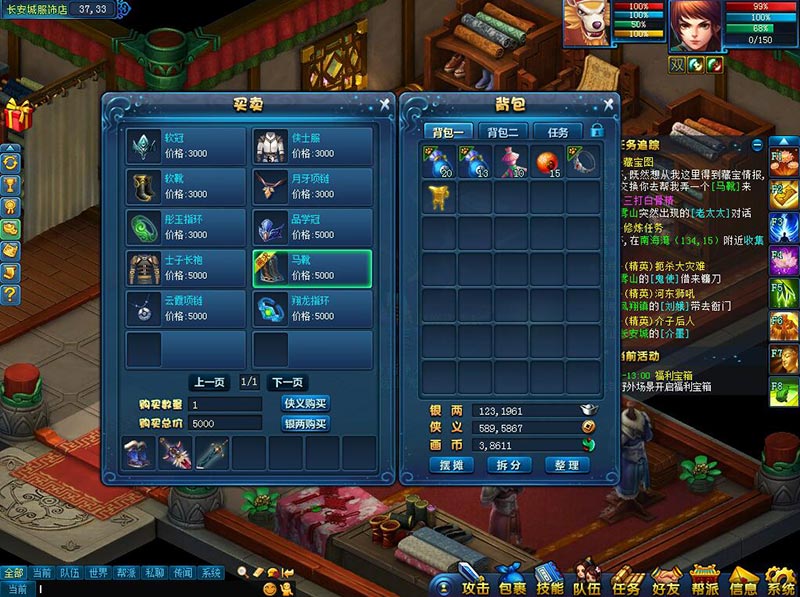Switch to 背包二 bag tab
Screen dimensions: 800x597
[x=502, y=132]
